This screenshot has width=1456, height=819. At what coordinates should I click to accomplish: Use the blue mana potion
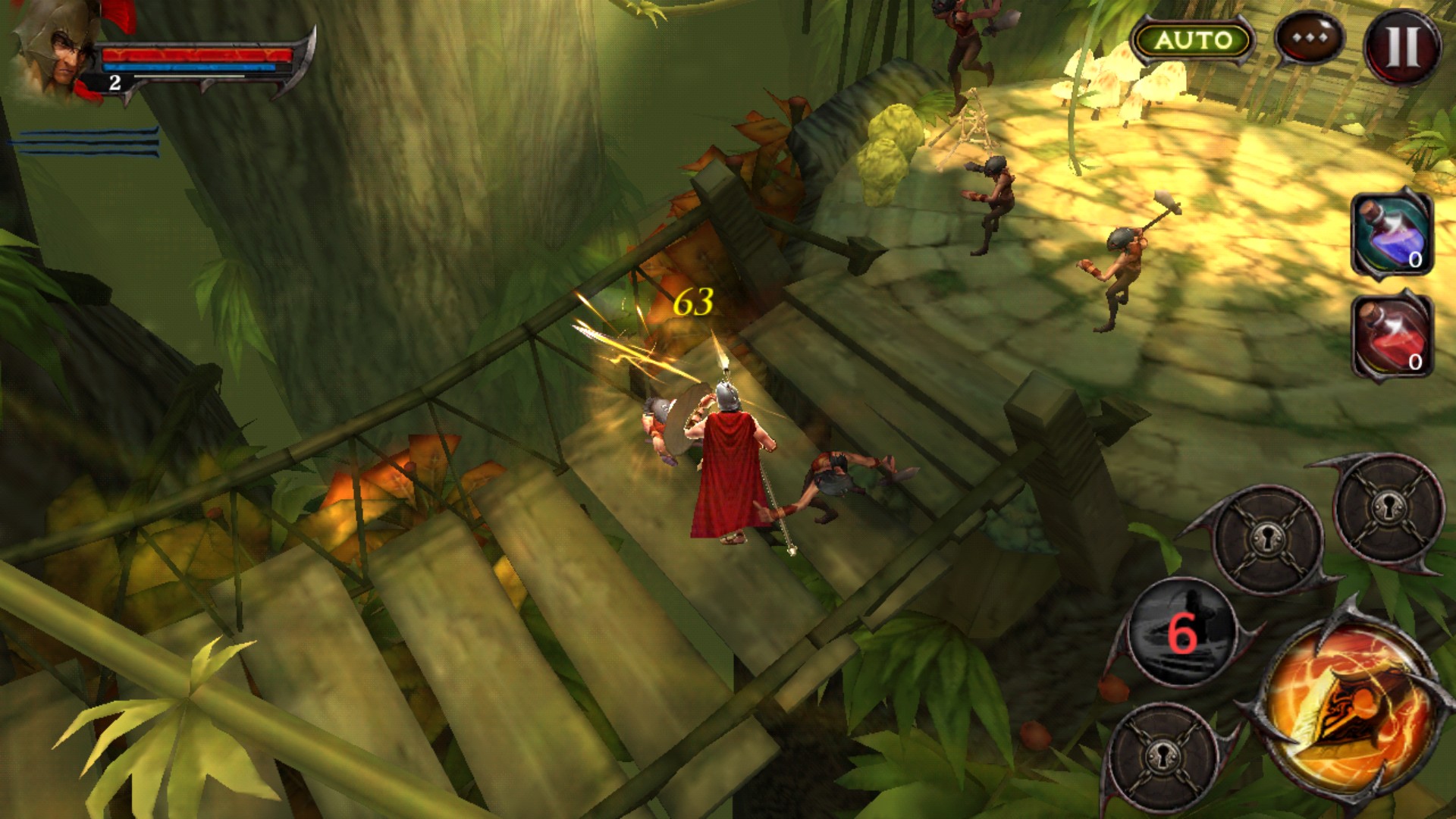pyautogui.click(x=1392, y=234)
